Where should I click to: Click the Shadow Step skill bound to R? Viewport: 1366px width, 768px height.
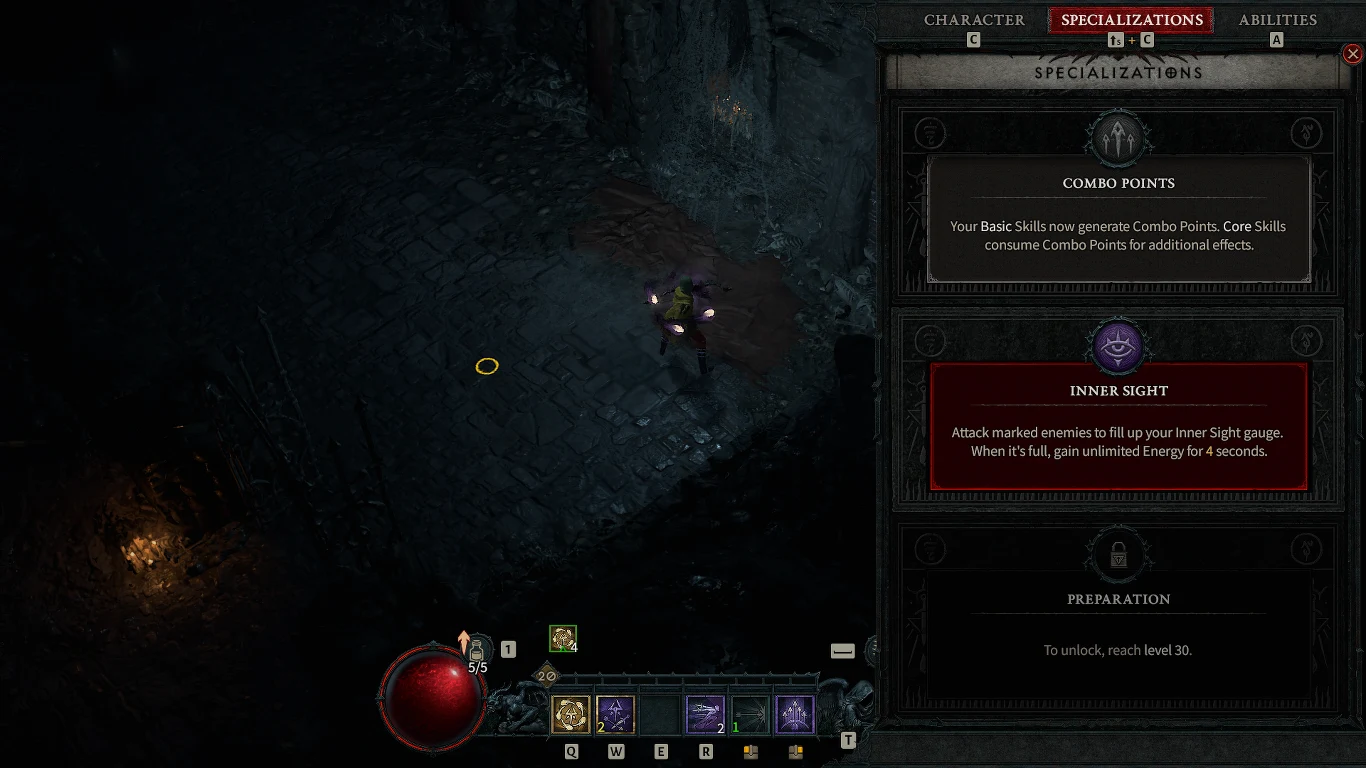point(706,713)
